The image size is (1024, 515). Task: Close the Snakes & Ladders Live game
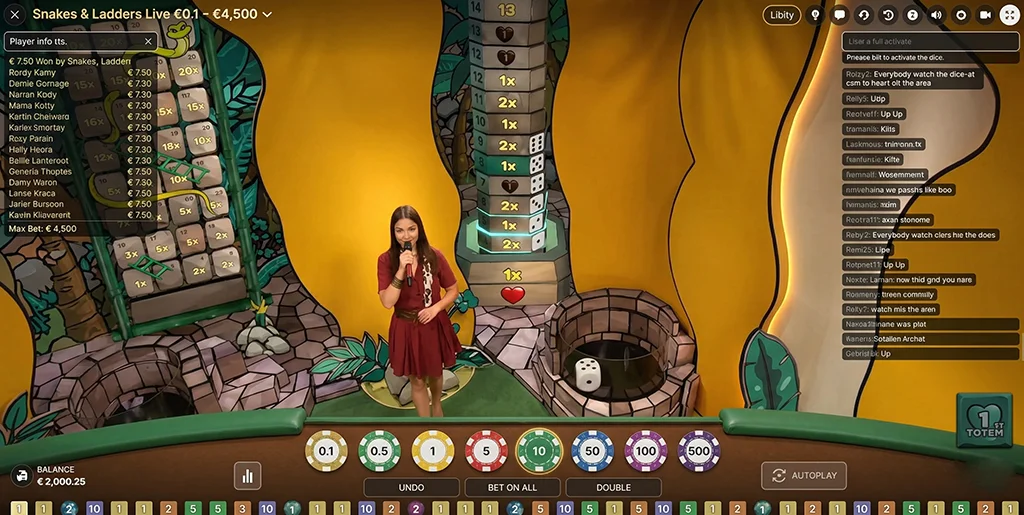click(15, 14)
